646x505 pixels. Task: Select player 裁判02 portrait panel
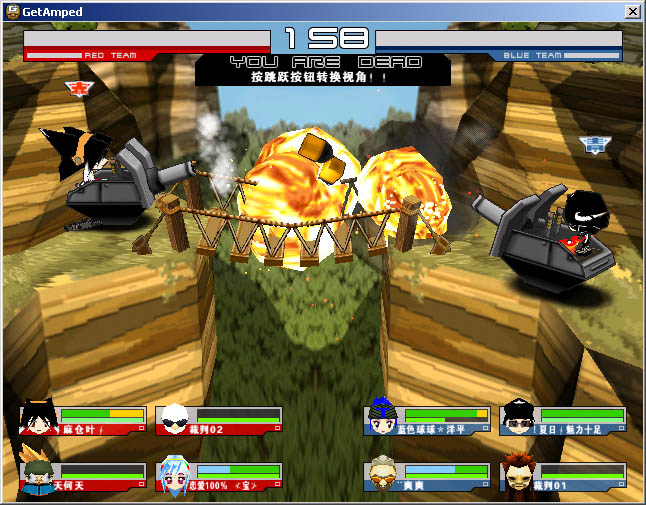click(x=219, y=420)
